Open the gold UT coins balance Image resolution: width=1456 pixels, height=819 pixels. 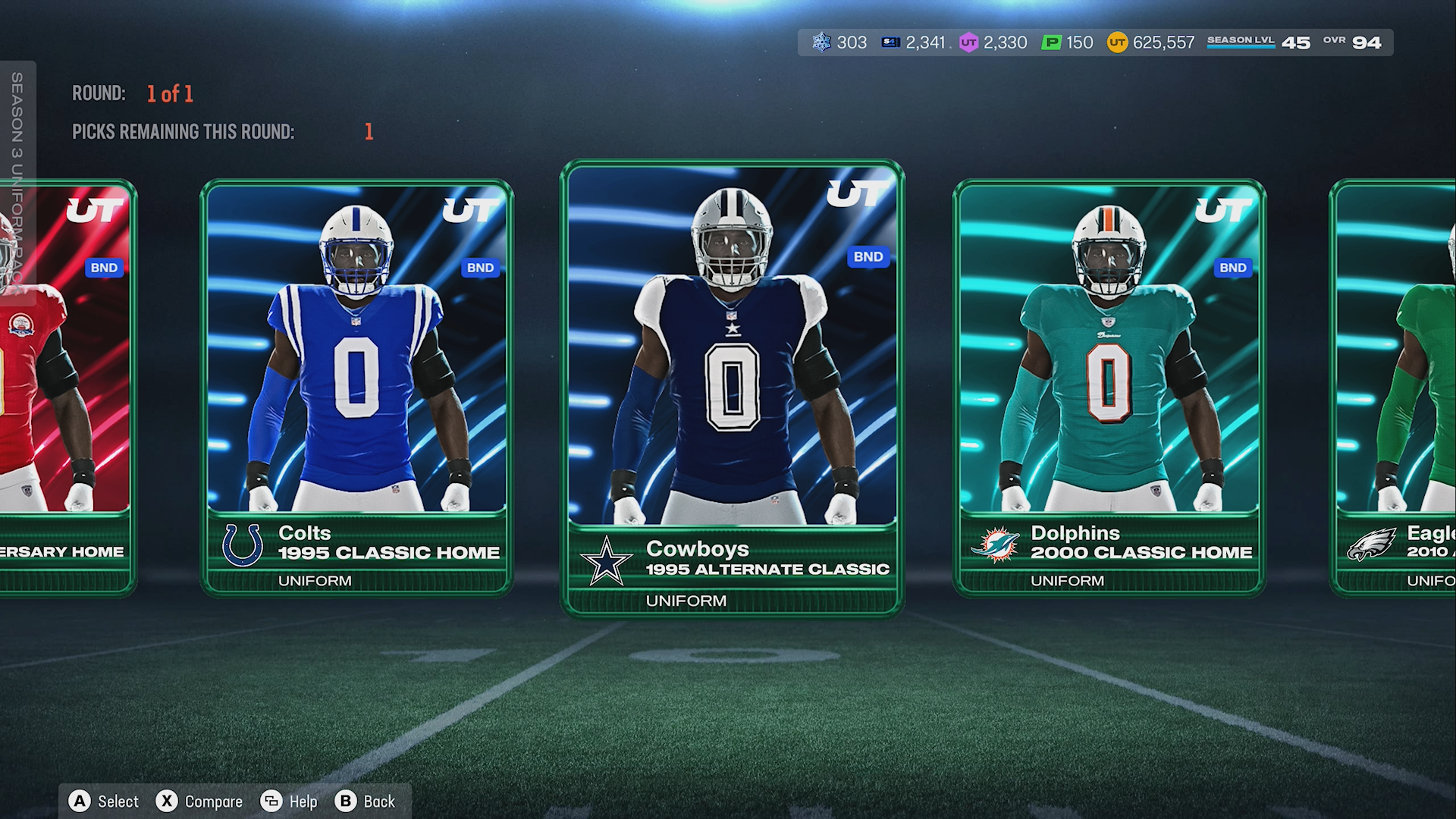[1150, 42]
